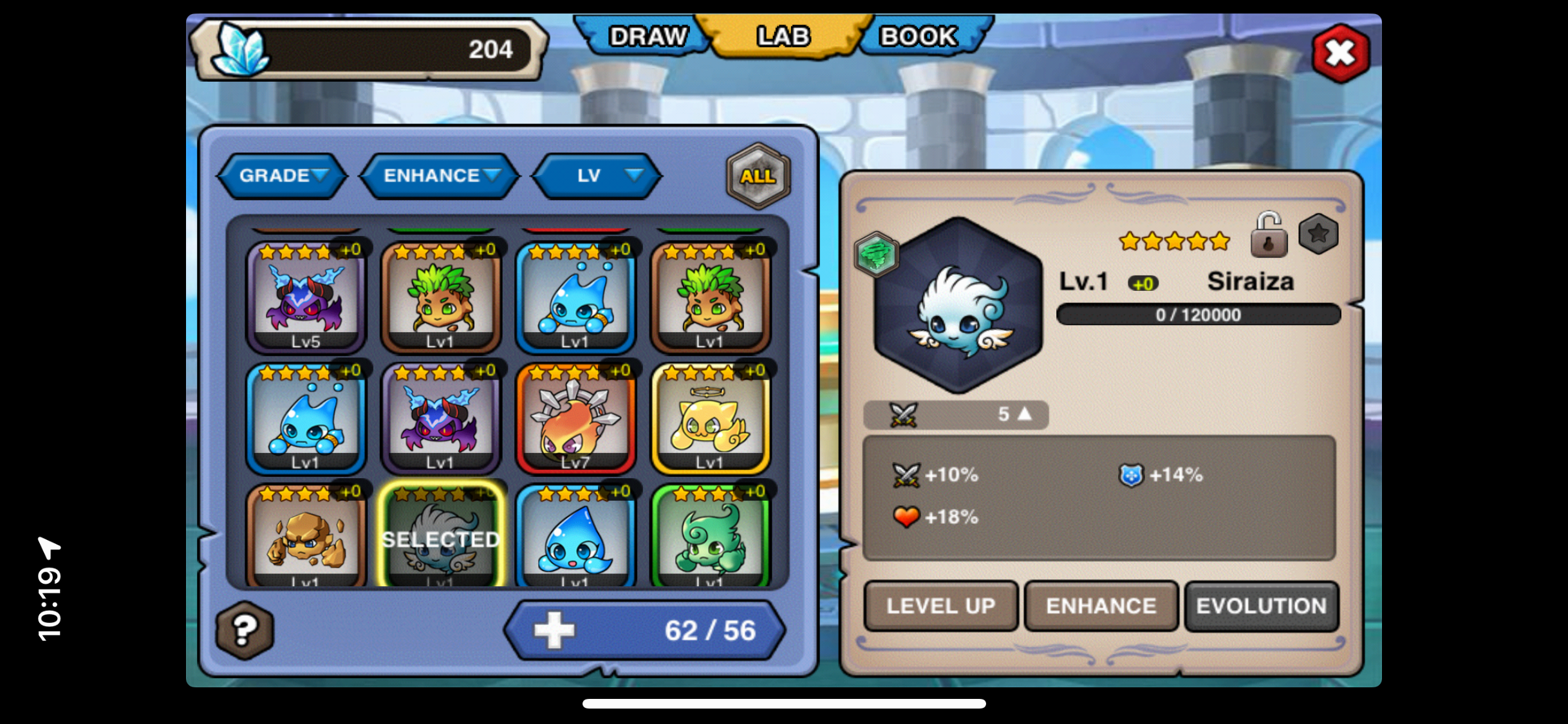Screen dimensions: 1568x724
Task: Switch to the DRAW tab
Action: [x=647, y=37]
